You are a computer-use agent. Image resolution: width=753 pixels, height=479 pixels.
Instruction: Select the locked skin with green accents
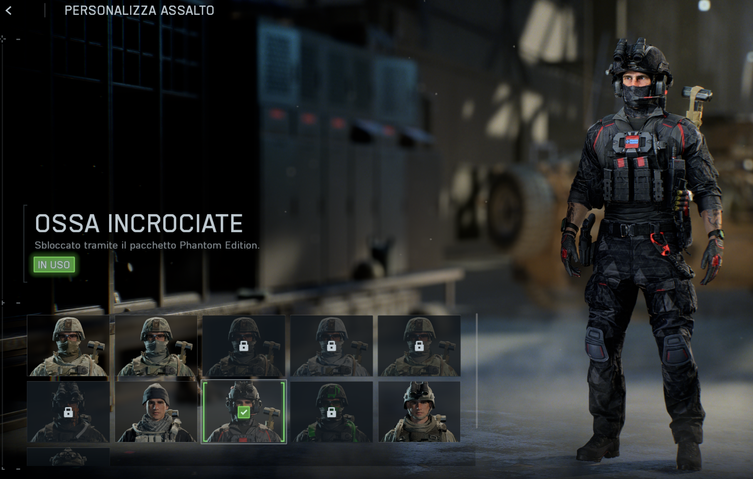tap(332, 411)
